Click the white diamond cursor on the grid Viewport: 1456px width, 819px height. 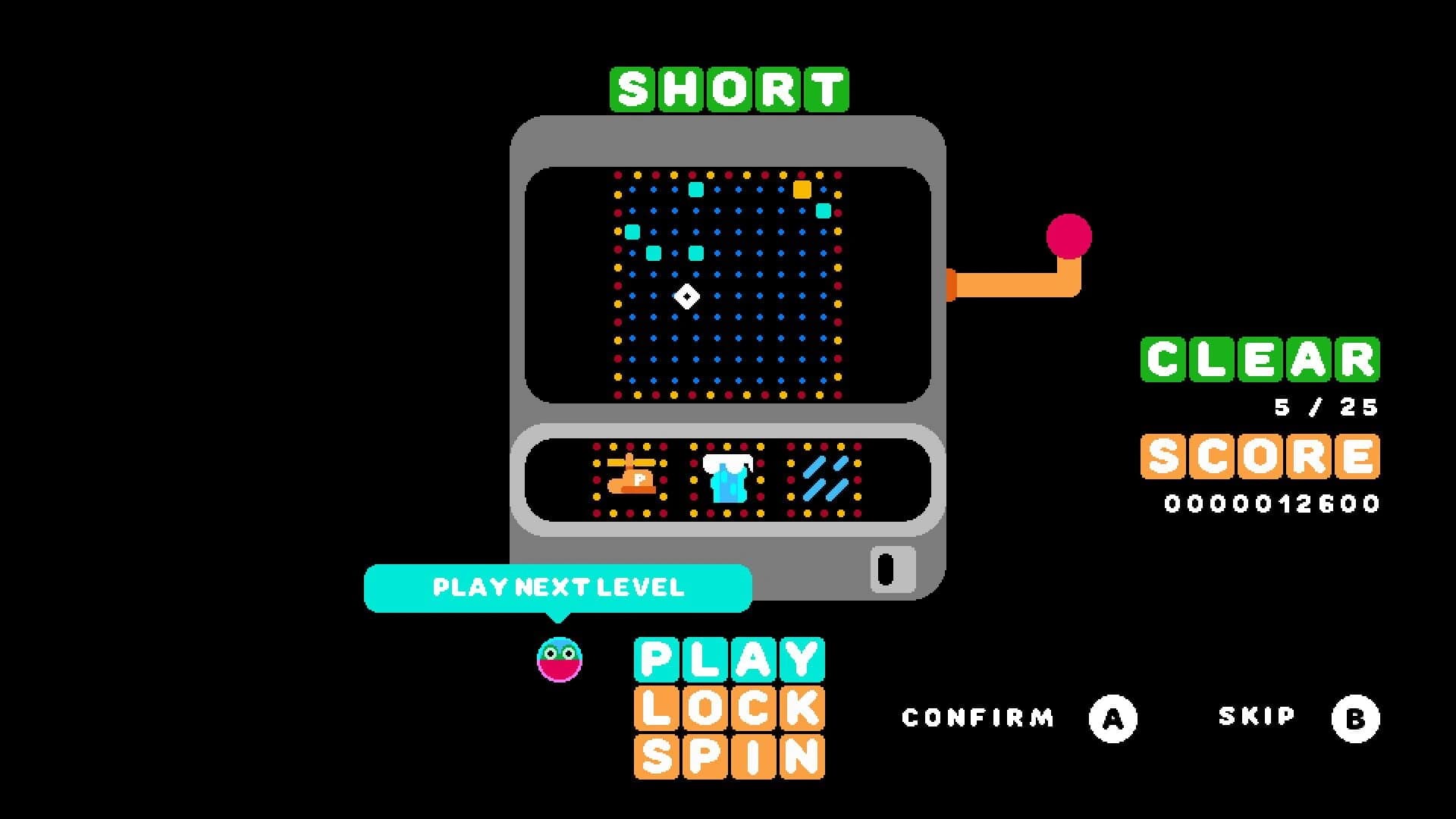(x=689, y=296)
